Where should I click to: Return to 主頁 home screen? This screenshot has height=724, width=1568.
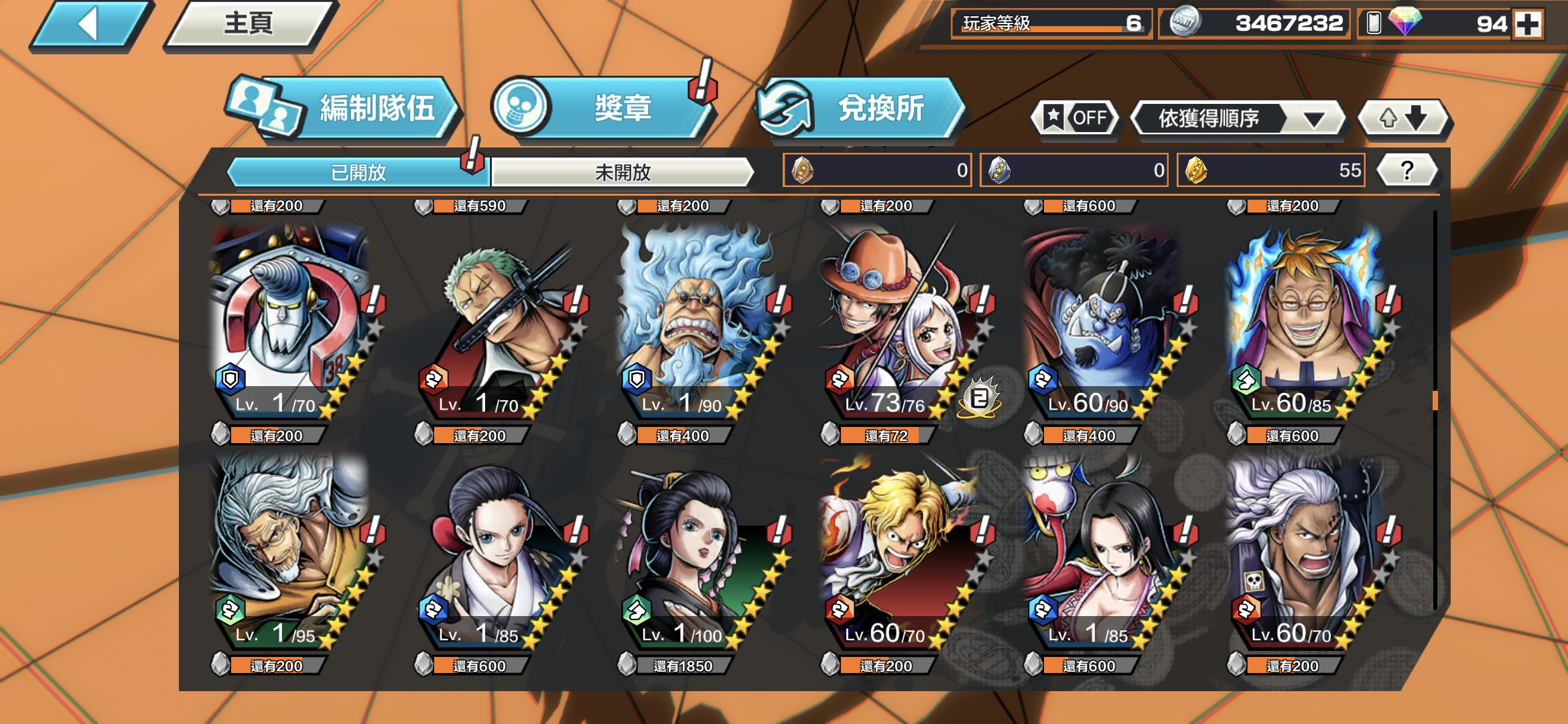(x=249, y=25)
